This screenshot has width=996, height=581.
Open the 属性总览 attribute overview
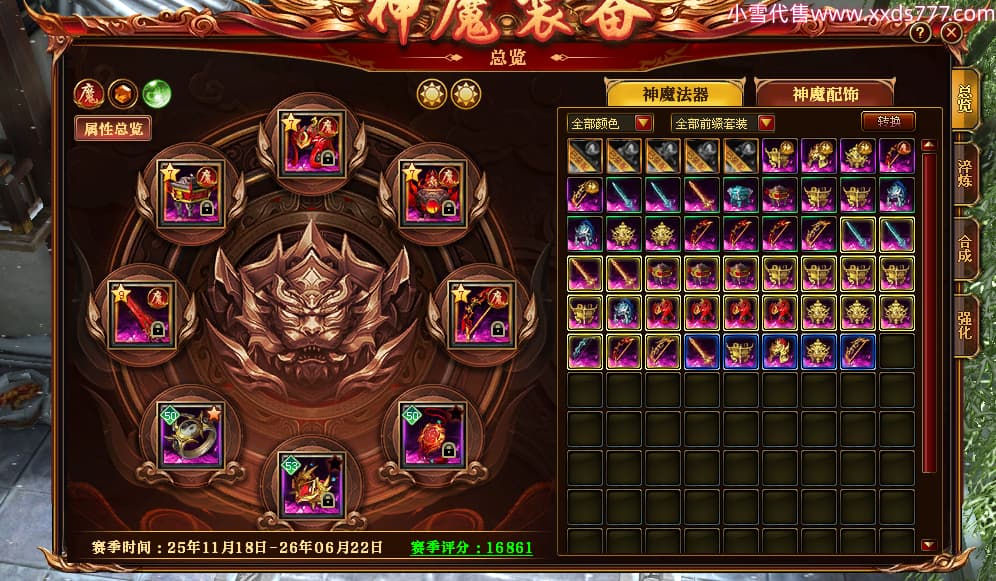pos(113,128)
